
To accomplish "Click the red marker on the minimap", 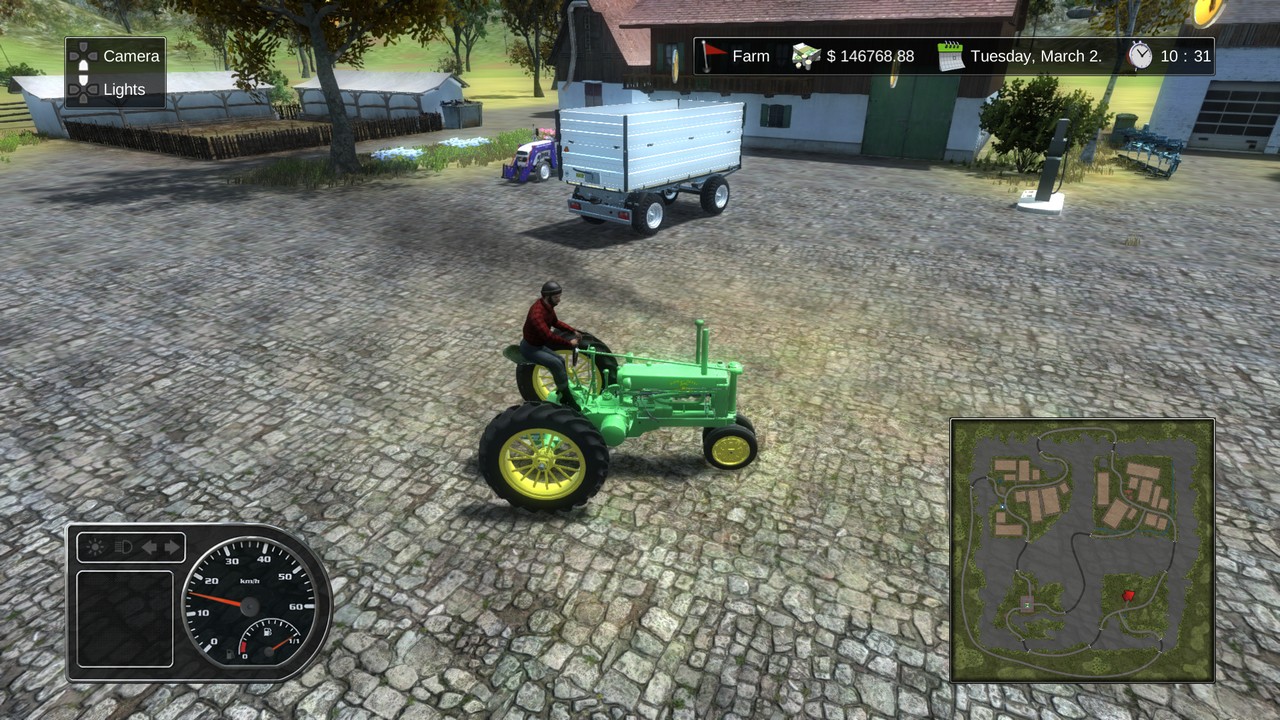I will pyautogui.click(x=1129, y=596).
